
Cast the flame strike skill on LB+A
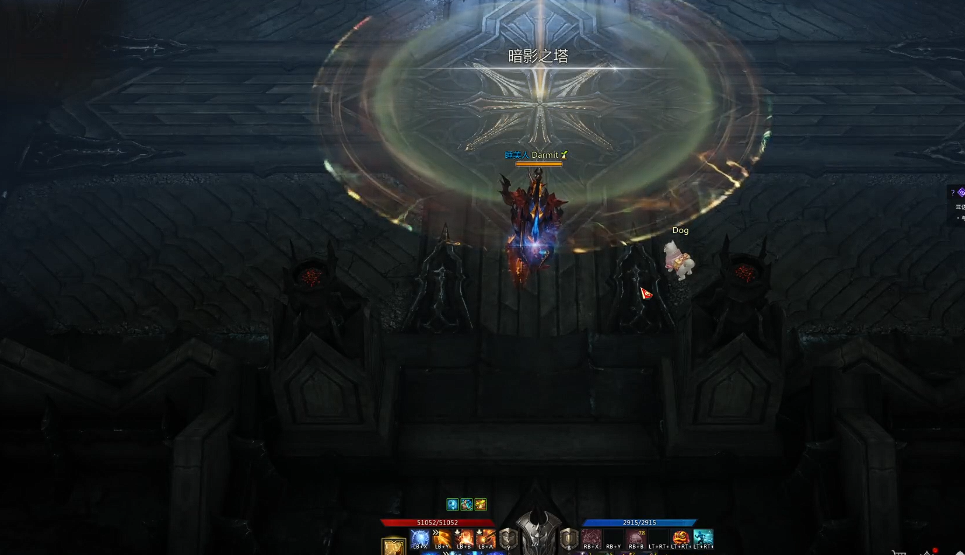(x=487, y=539)
